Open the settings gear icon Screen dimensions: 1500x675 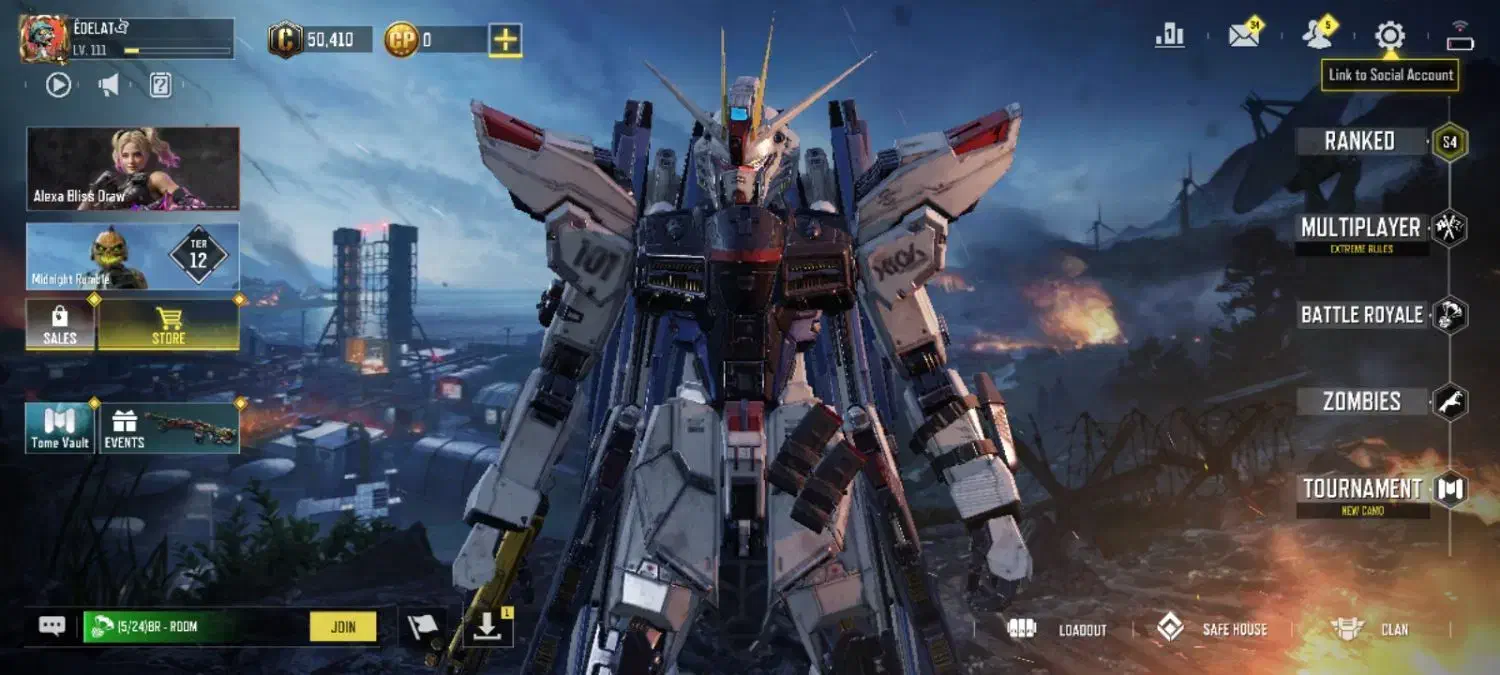pos(1389,36)
